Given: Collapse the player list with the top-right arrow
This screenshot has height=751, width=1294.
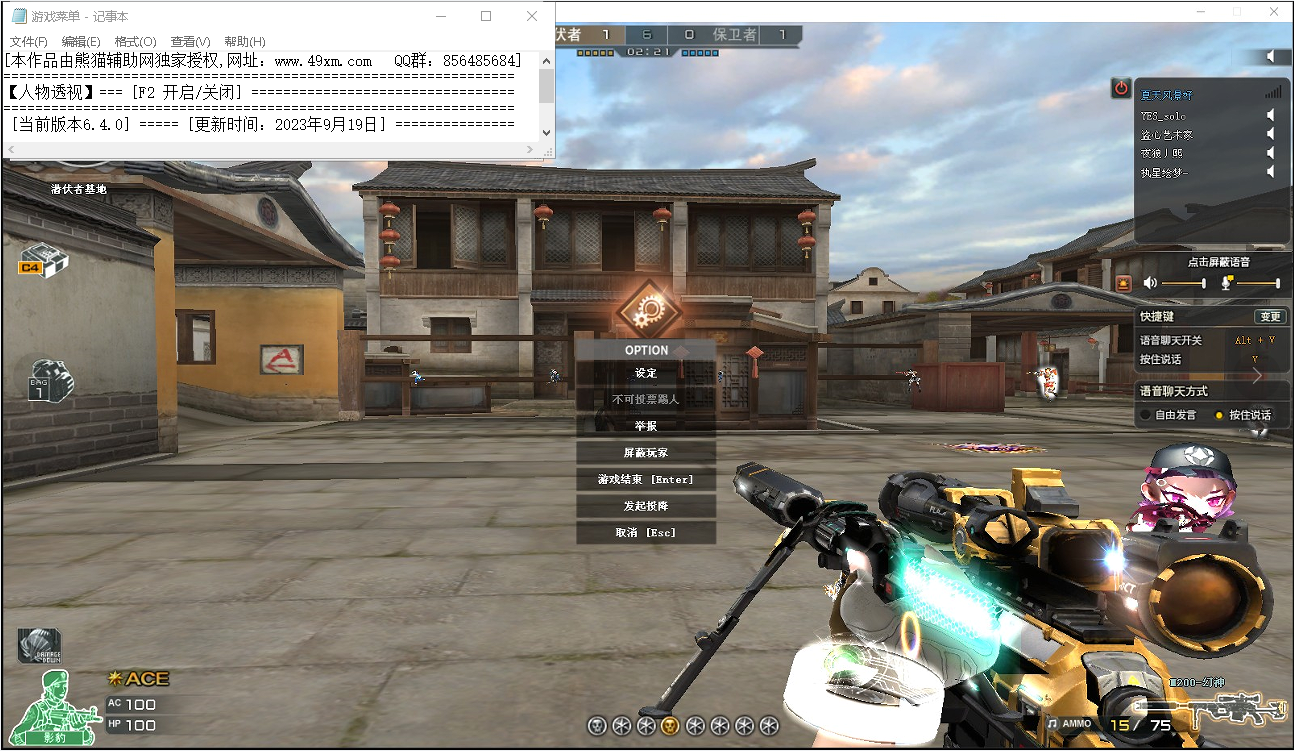Looking at the screenshot, I should (1272, 56).
